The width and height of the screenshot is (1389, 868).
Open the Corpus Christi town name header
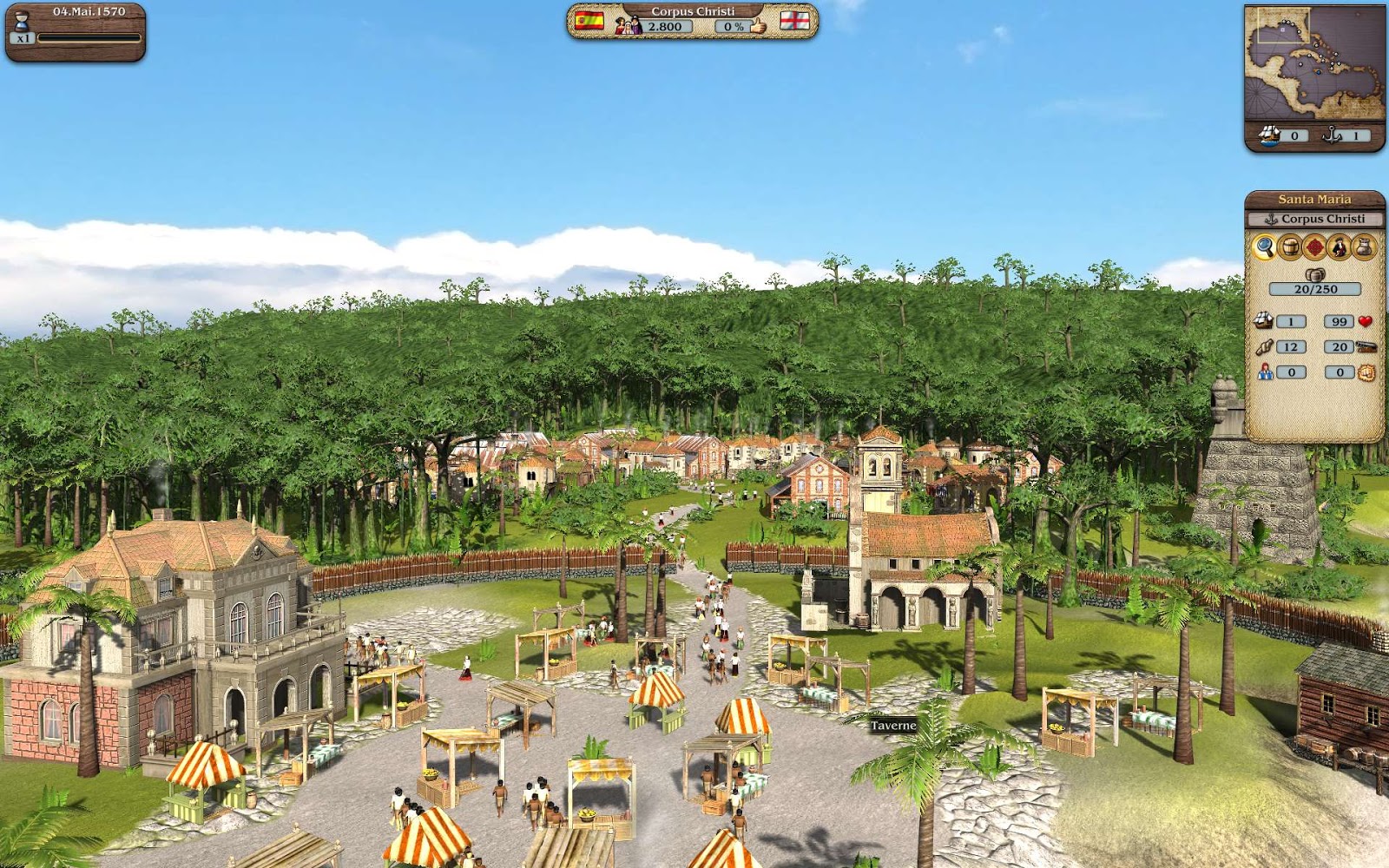coord(694,11)
